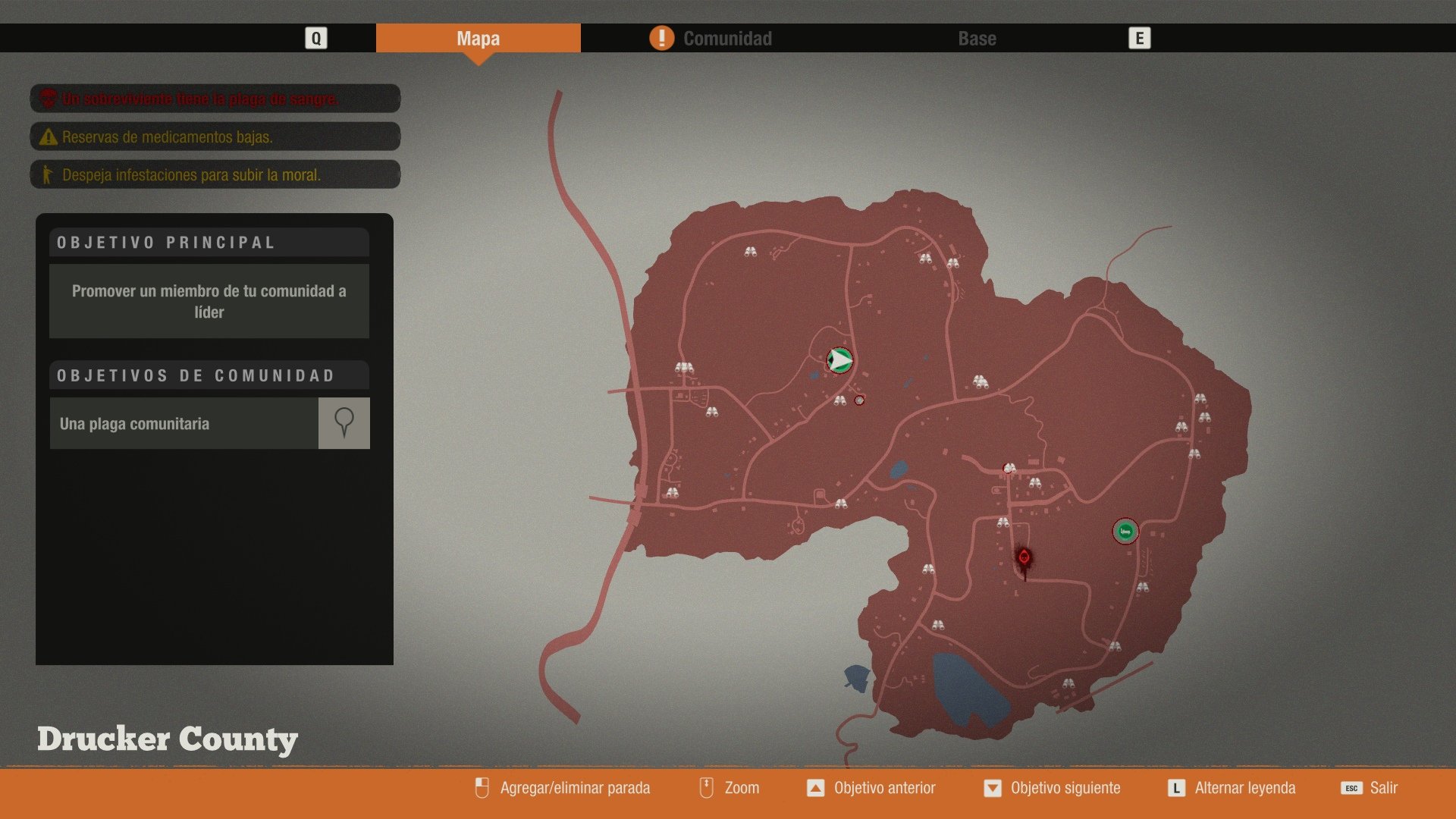1456x819 pixels.
Task: Open the Base tab
Action: coord(977,38)
